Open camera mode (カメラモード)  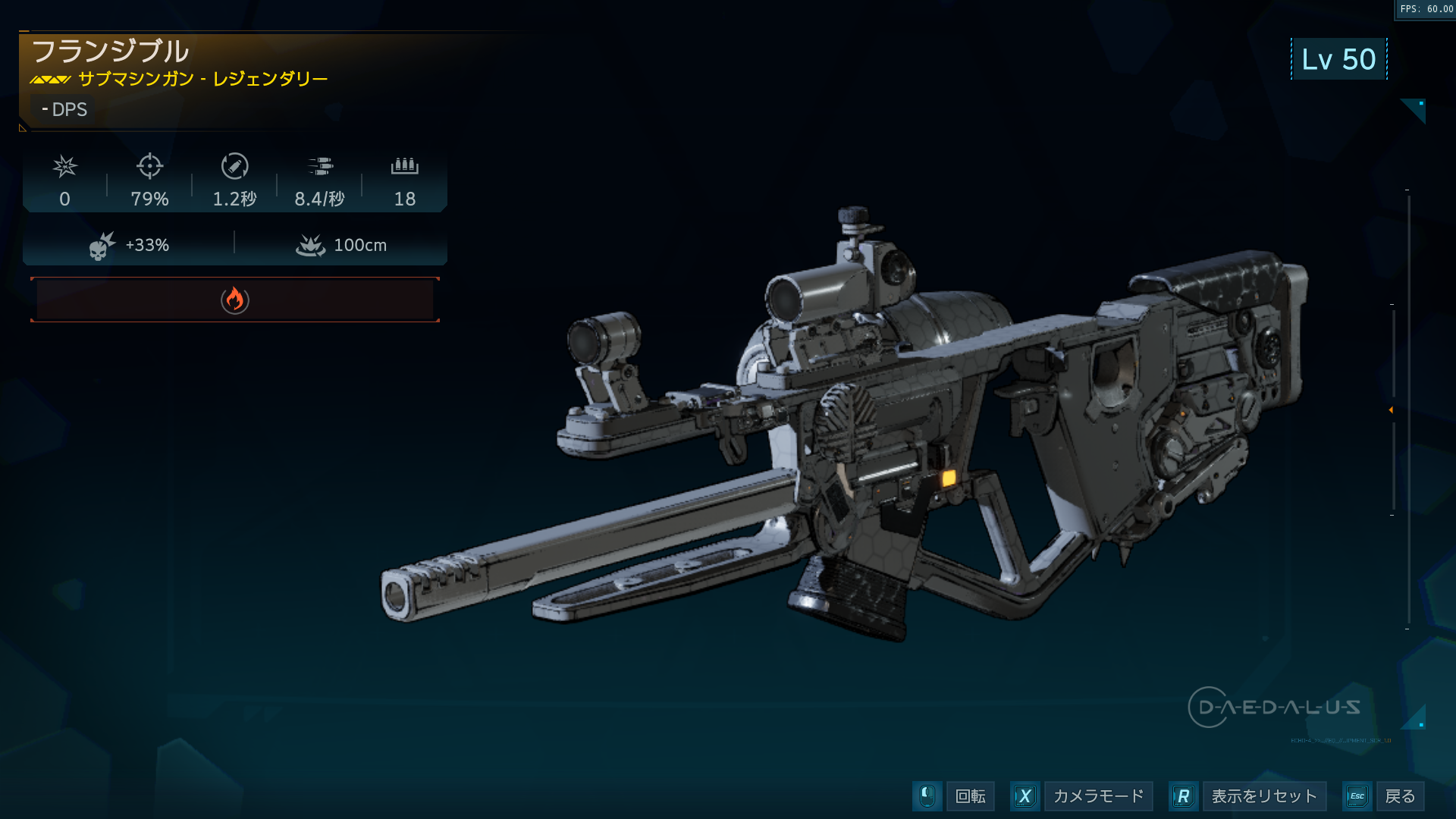pyautogui.click(x=1097, y=796)
